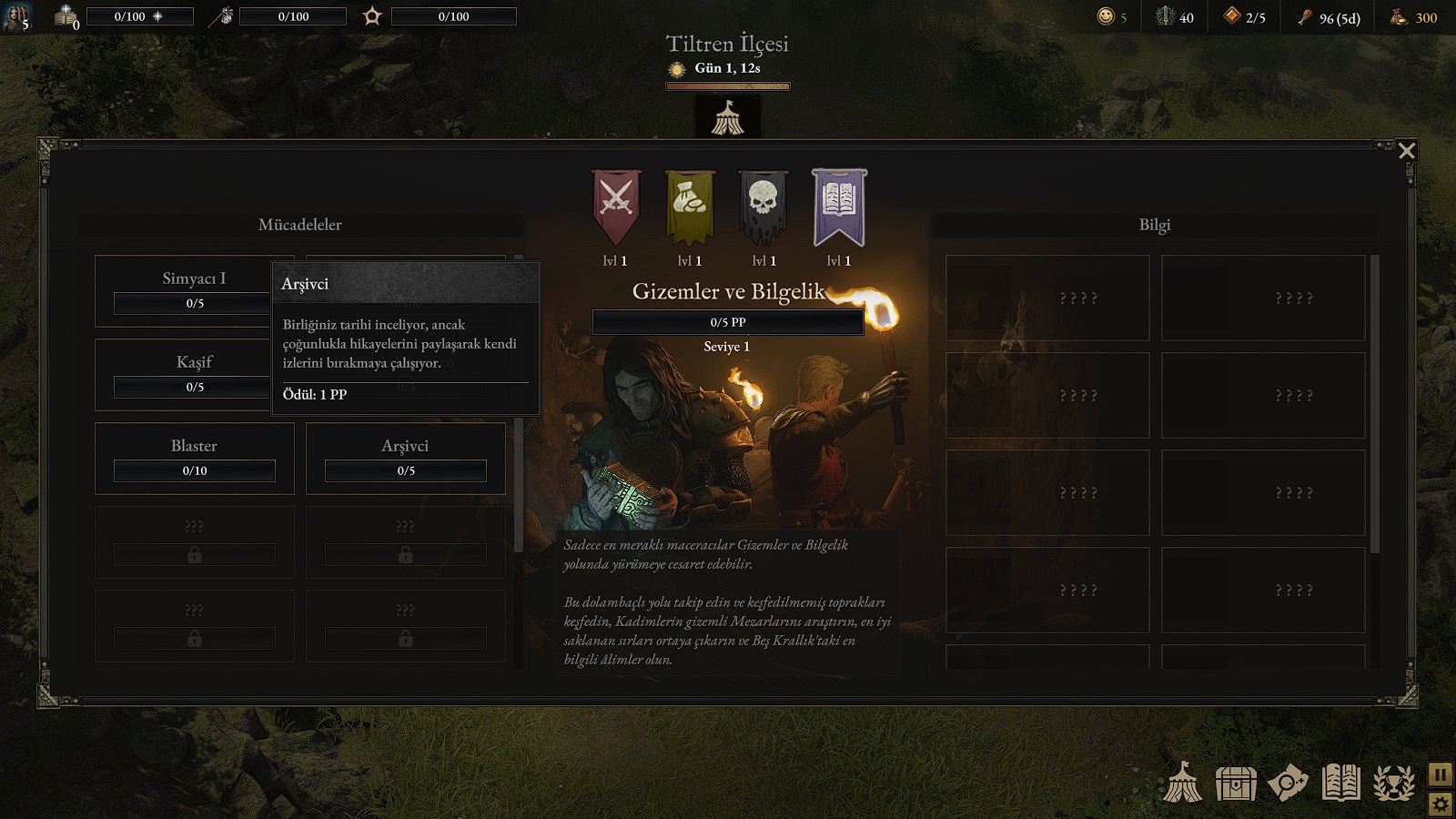1456x819 pixels.
Task: Select the Simyacı I challenge
Action: (182, 290)
